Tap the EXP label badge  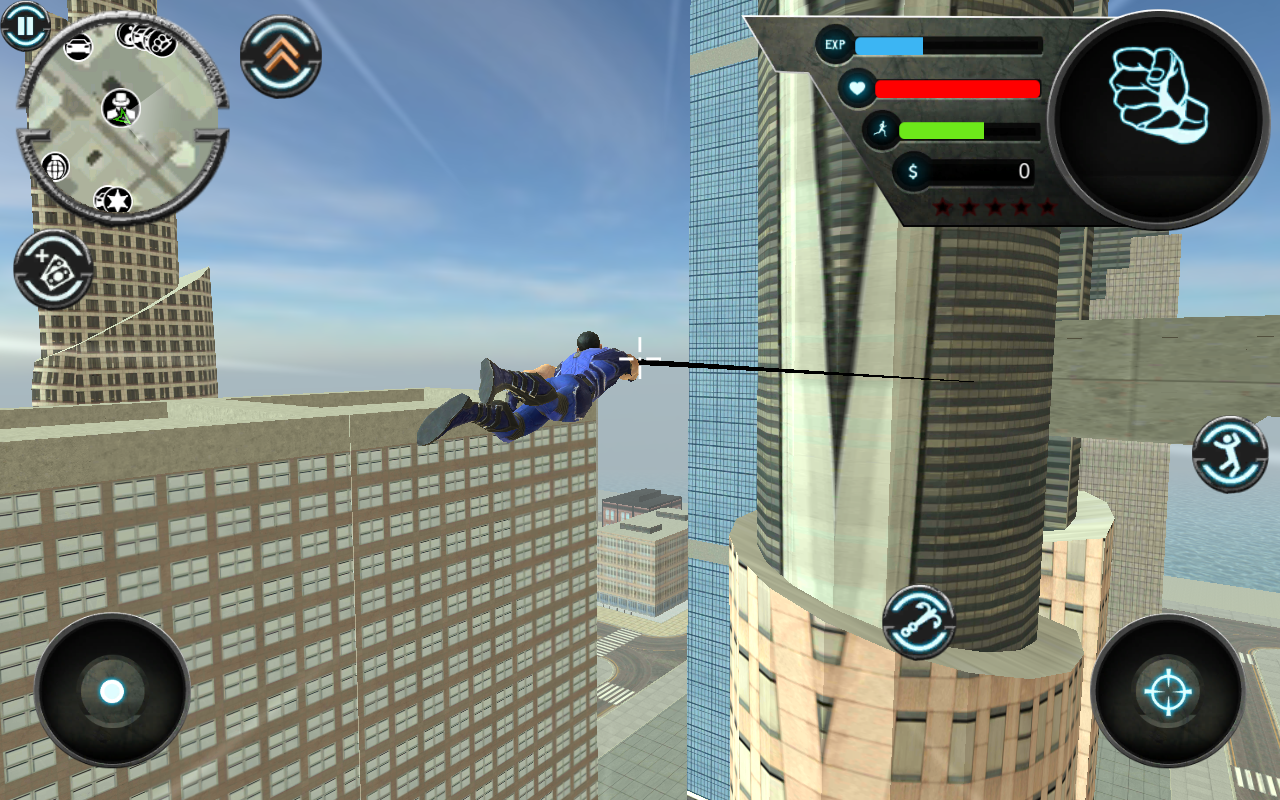tap(834, 45)
